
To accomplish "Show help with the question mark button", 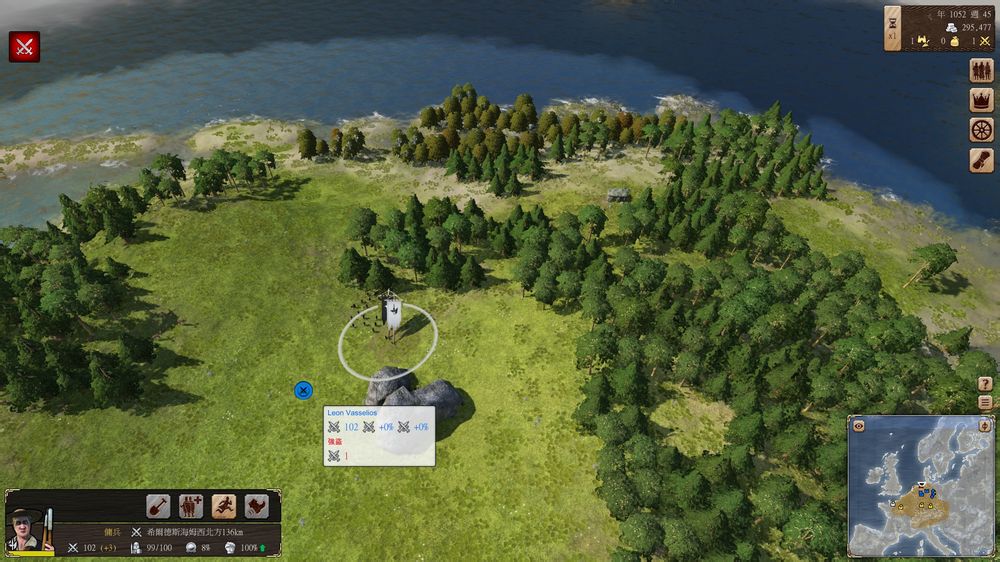I will click(x=985, y=384).
